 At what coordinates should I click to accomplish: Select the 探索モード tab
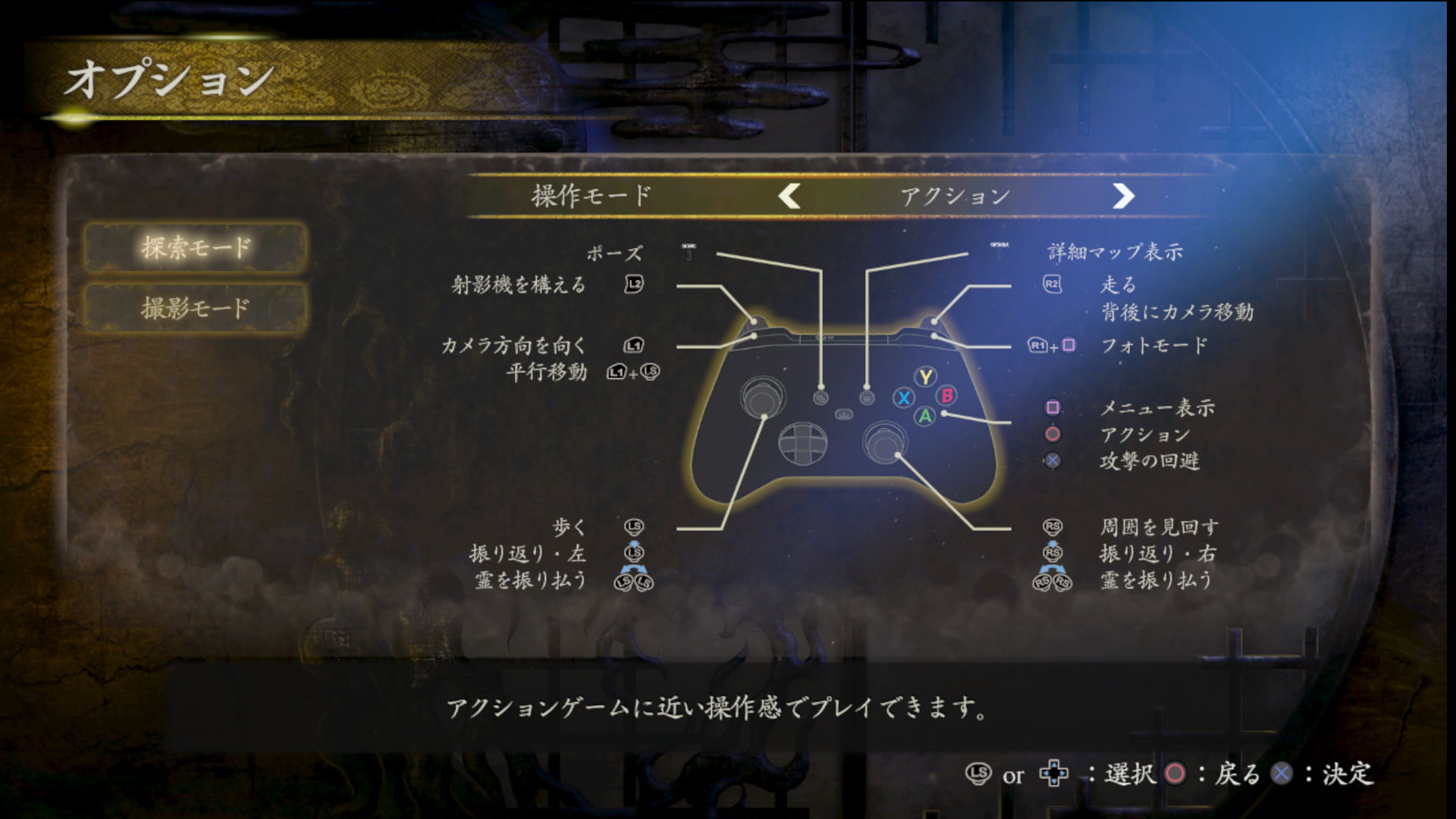195,247
